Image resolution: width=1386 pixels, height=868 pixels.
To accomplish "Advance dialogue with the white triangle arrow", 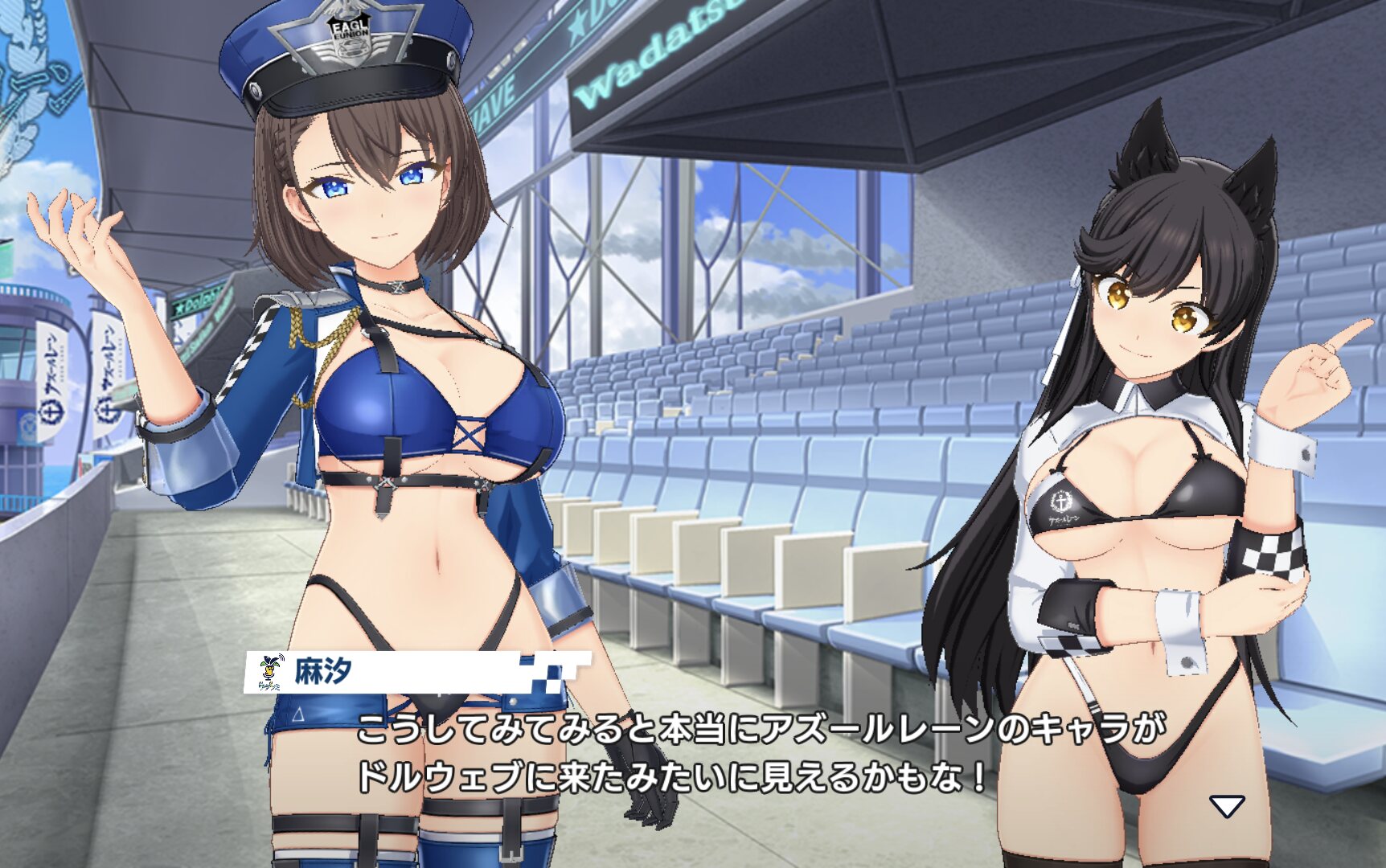I will 1227,805.
